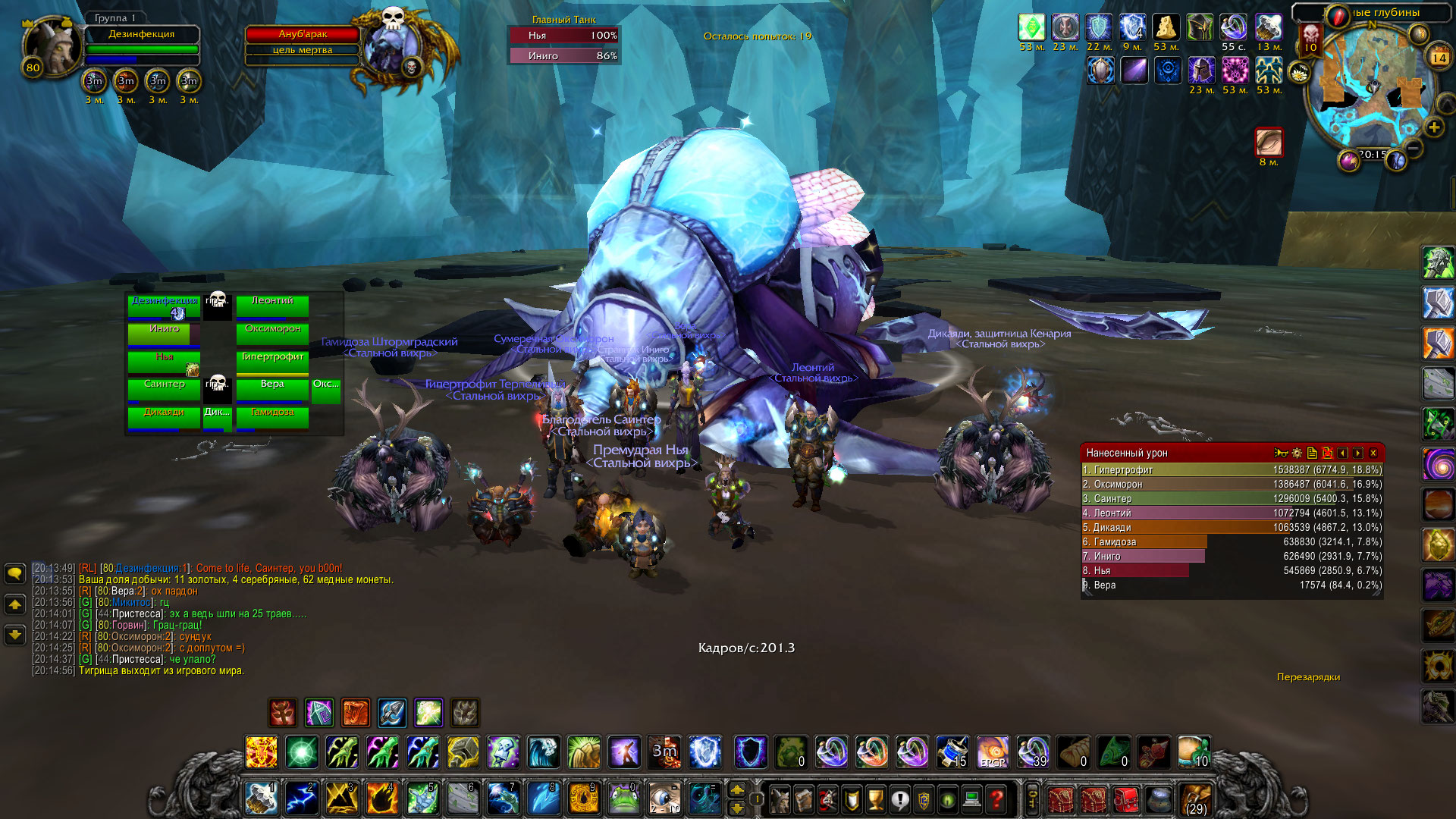Viewport: 1456px width, 819px height.
Task: Open the calendar showing day 14
Action: click(x=1439, y=57)
